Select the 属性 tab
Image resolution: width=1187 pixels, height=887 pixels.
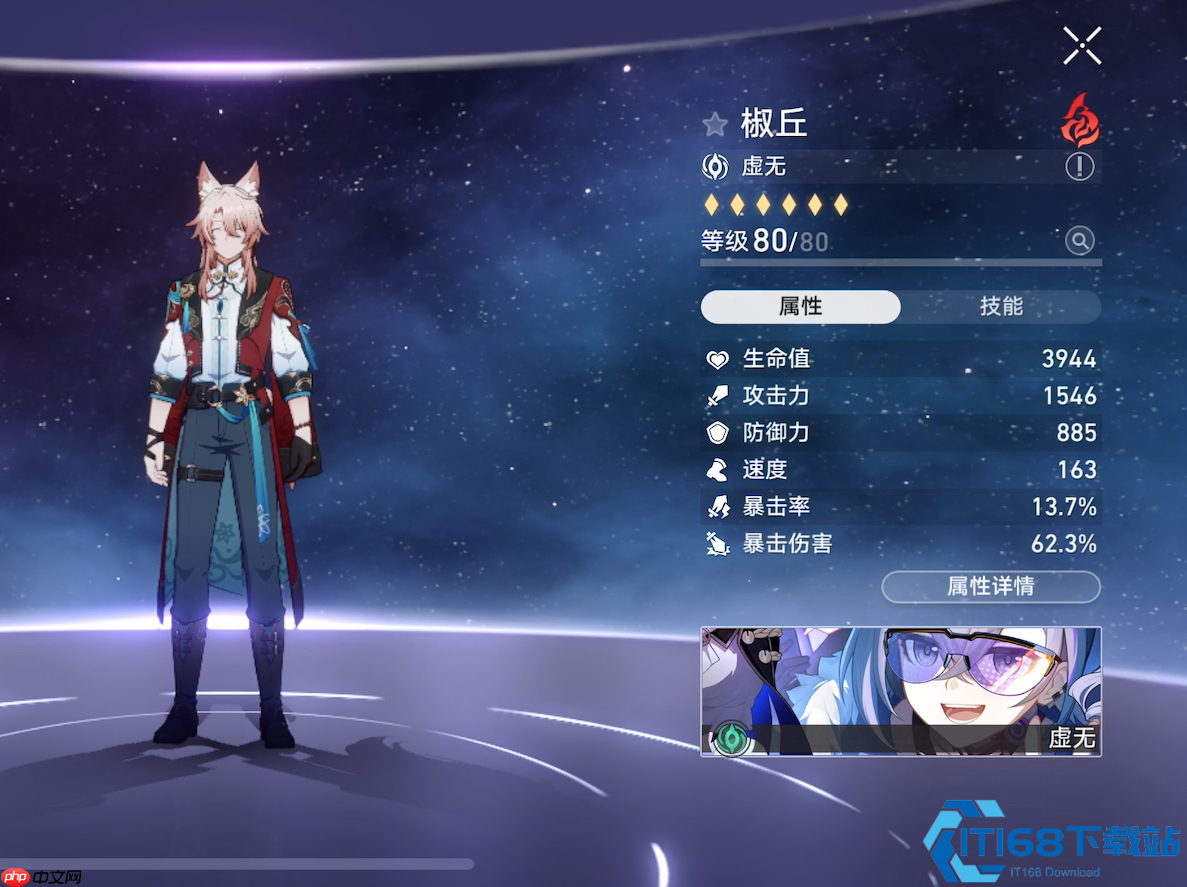point(800,307)
